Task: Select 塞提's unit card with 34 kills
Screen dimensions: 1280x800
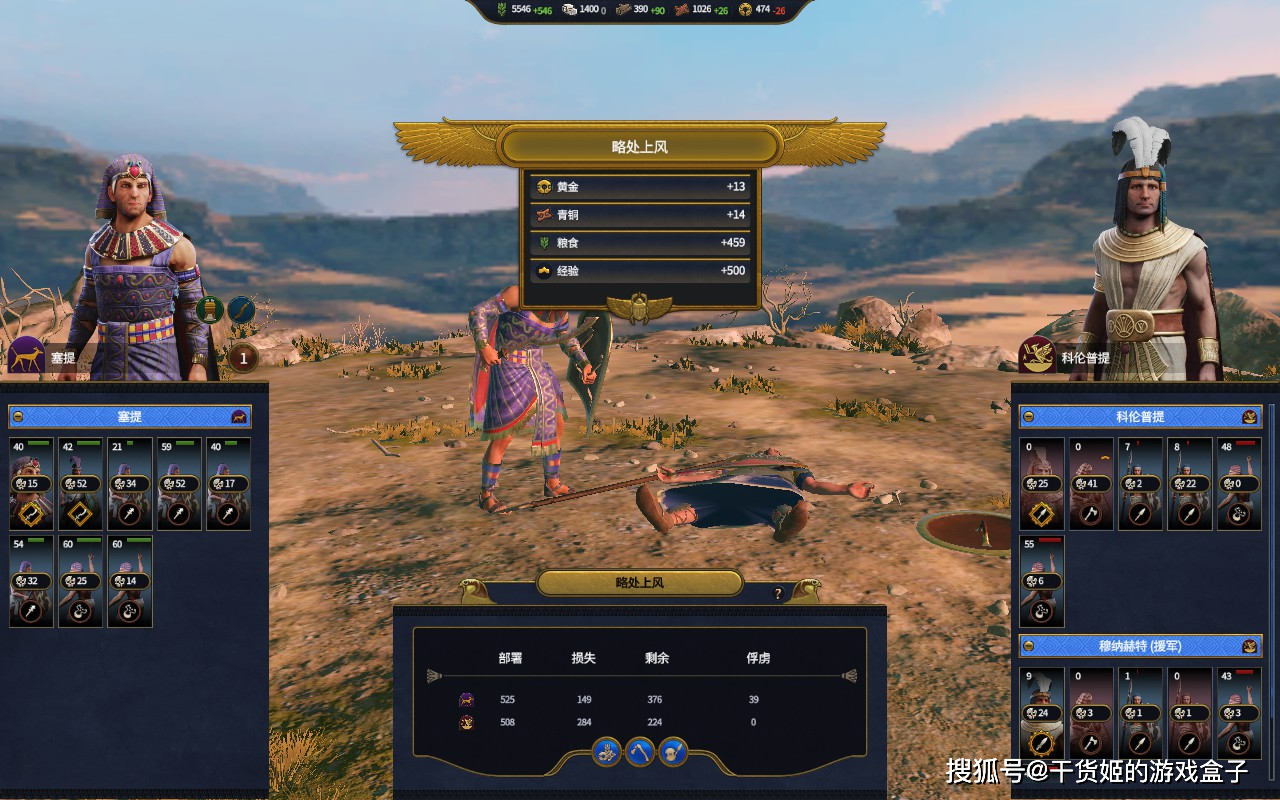Action: [130, 484]
